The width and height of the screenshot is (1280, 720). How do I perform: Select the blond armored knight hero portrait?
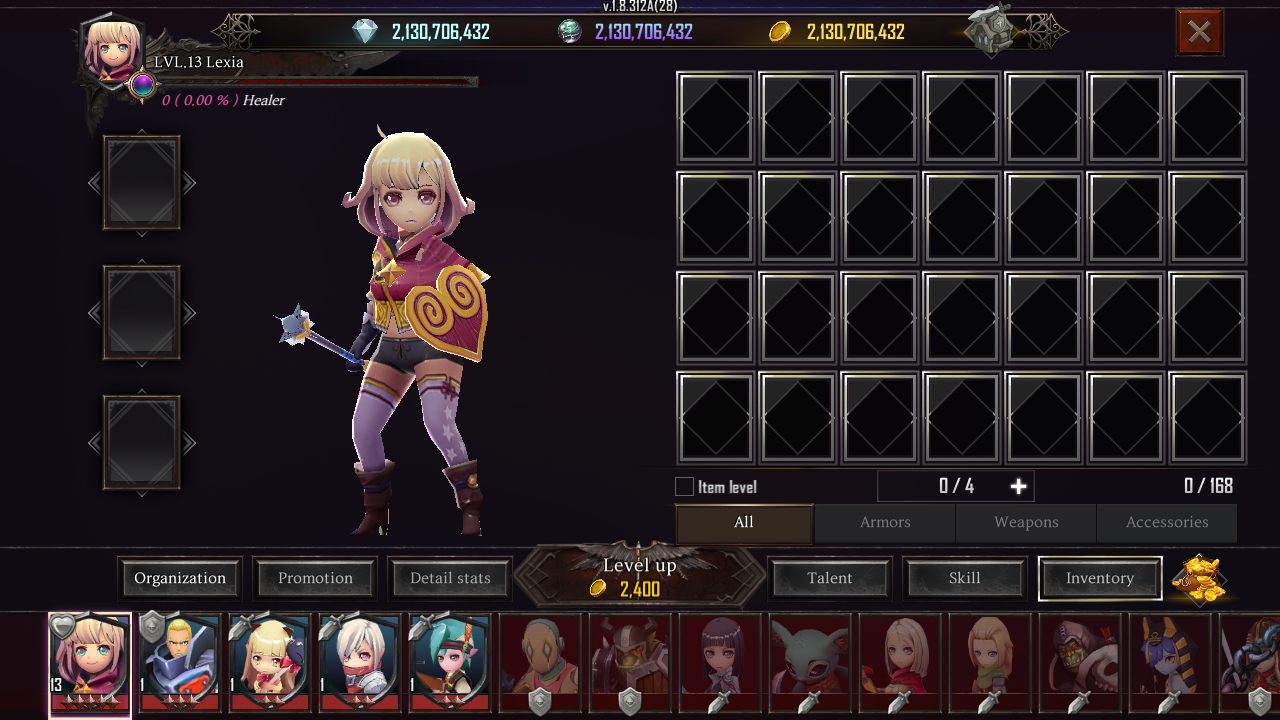180,660
